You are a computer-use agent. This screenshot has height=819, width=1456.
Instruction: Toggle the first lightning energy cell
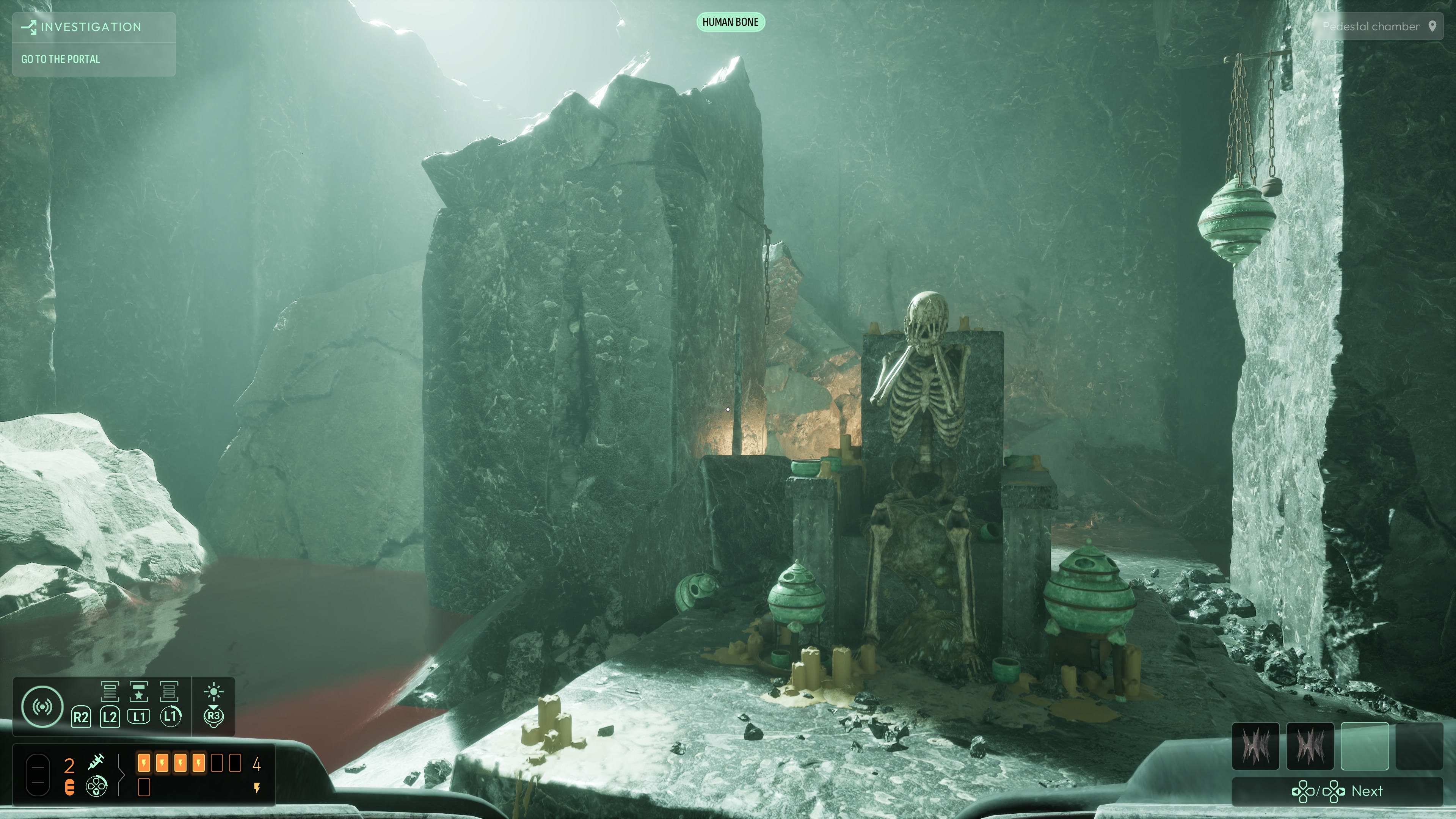[144, 764]
